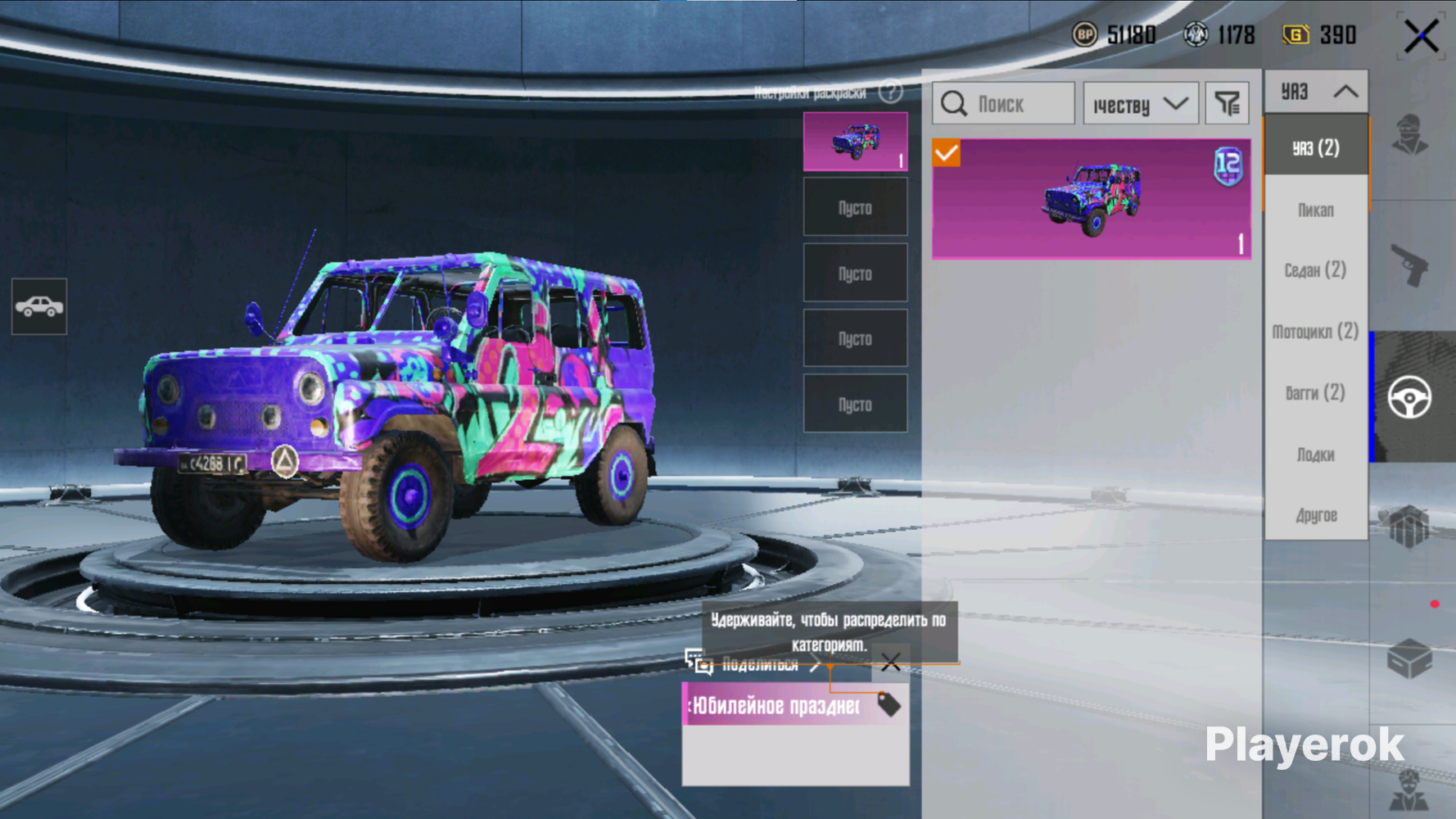Screen dimensions: 1456x819
Task: Open the pistol weapons section
Action: 1410,265
